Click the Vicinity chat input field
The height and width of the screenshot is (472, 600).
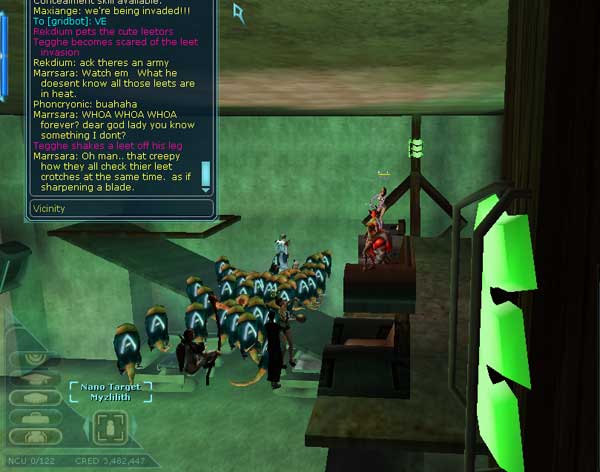[120, 208]
